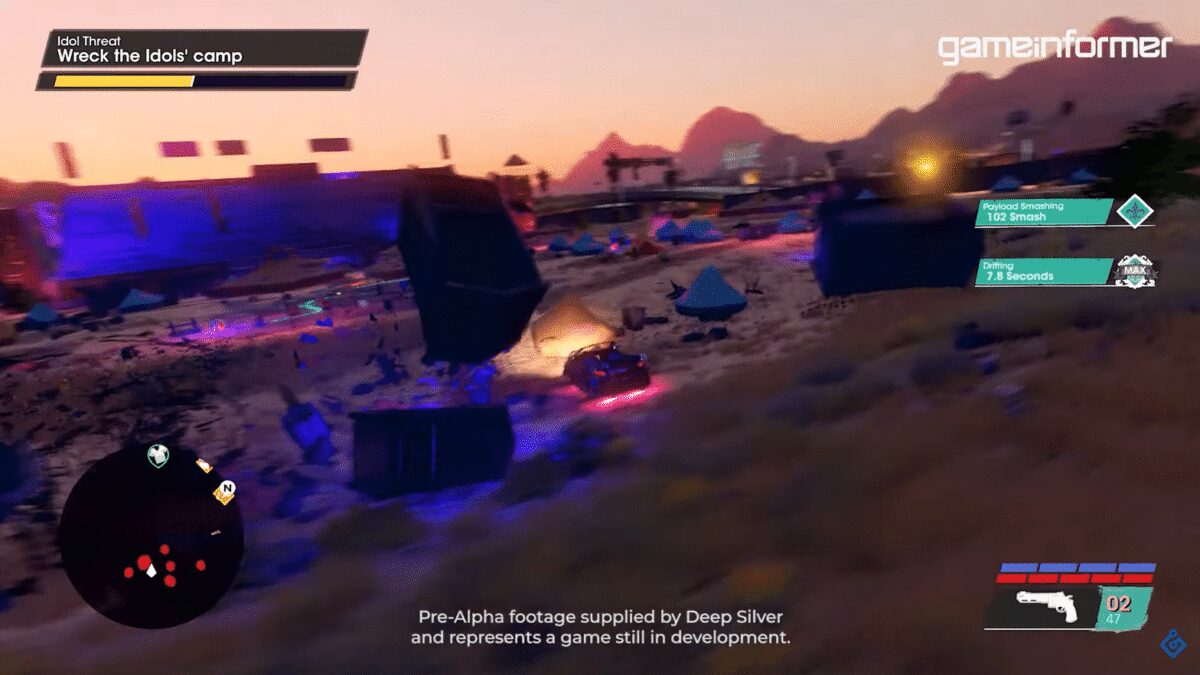Click the Drifting MAX rank badge
This screenshot has height=675, width=1200.
click(1135, 271)
